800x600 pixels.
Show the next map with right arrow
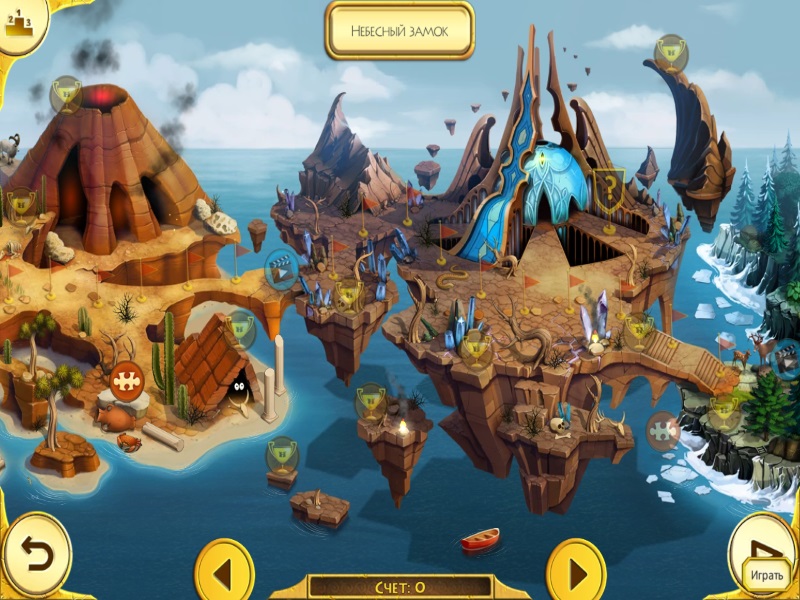(x=576, y=574)
